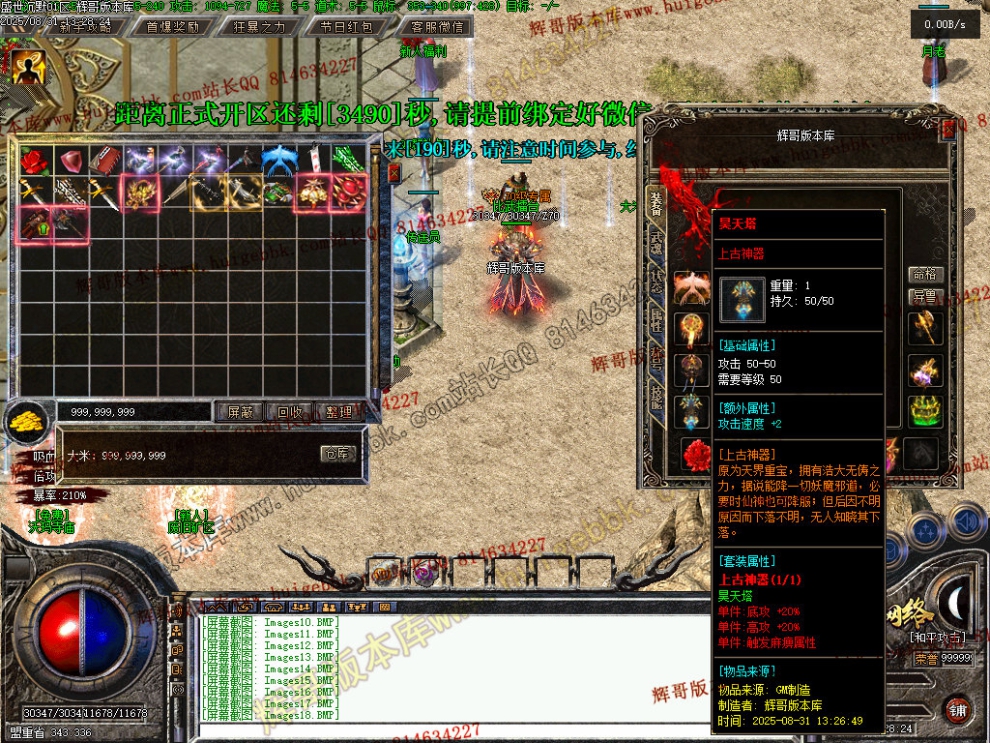Close the inventory bag window
The image size is (990, 743).
click(394, 172)
